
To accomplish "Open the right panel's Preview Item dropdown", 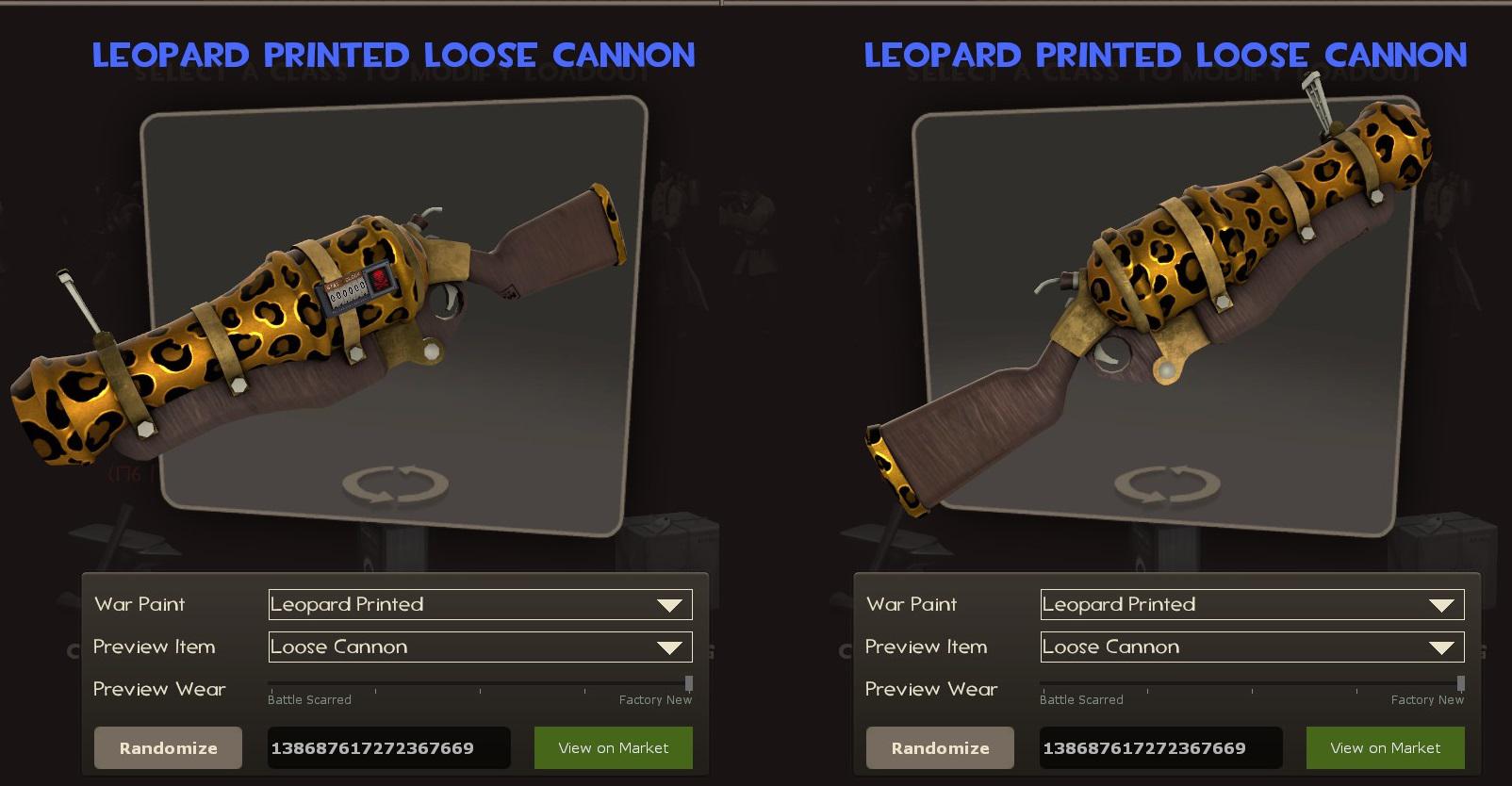I will [1443, 647].
